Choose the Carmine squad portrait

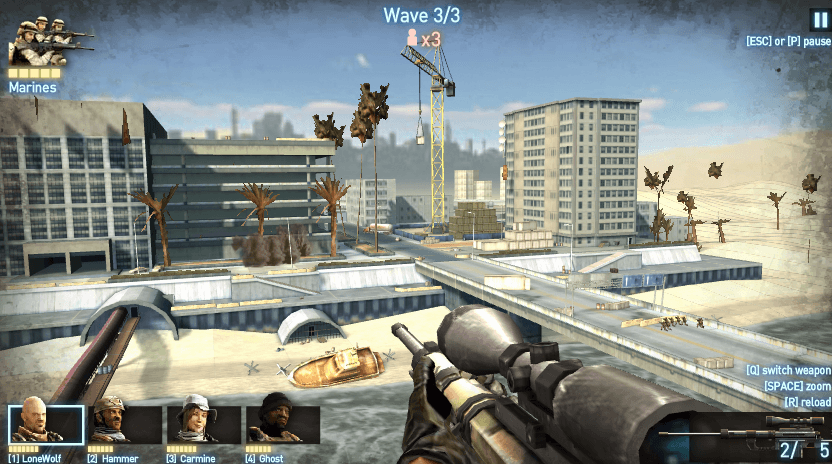[203, 424]
